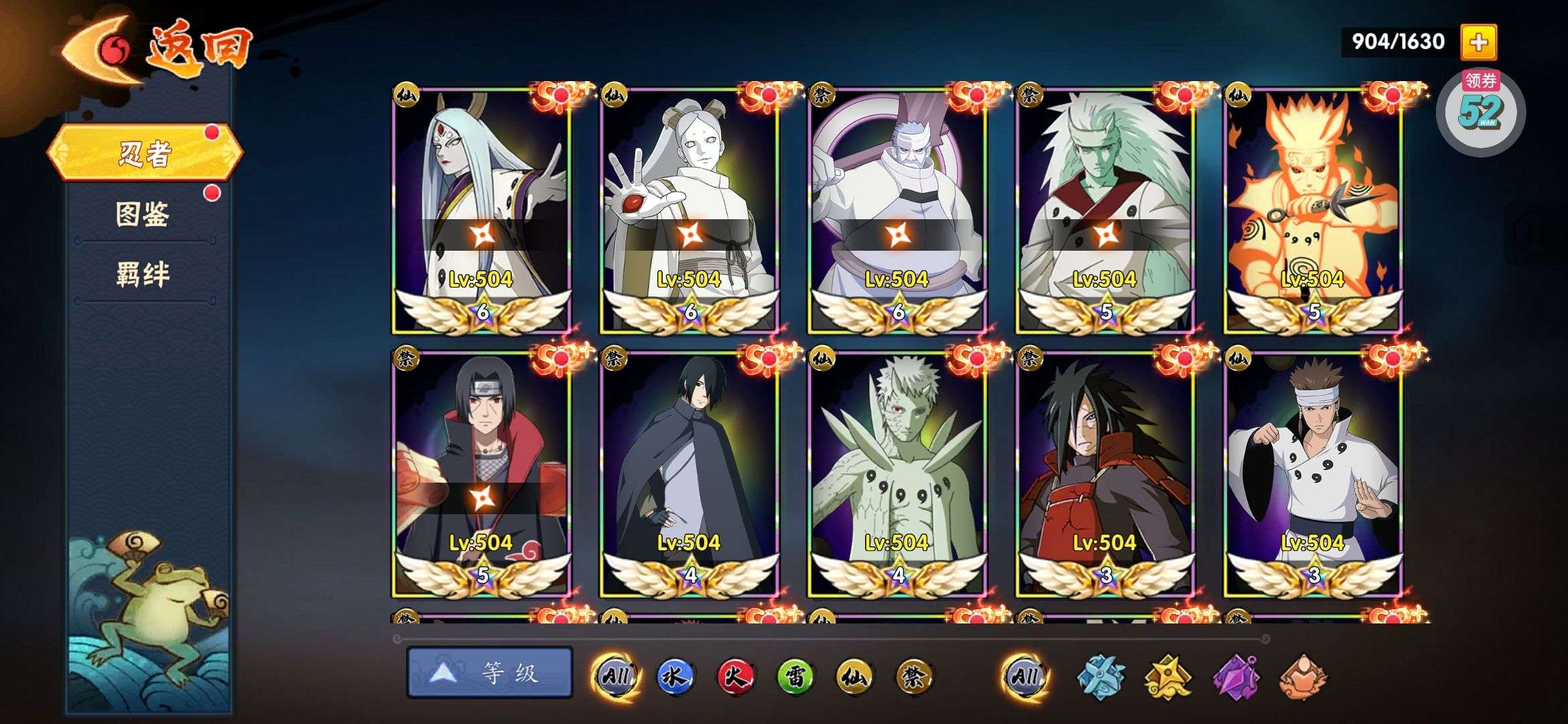Filter ninjas by 雷 lightning element
1568x724 pixels.
click(x=795, y=676)
